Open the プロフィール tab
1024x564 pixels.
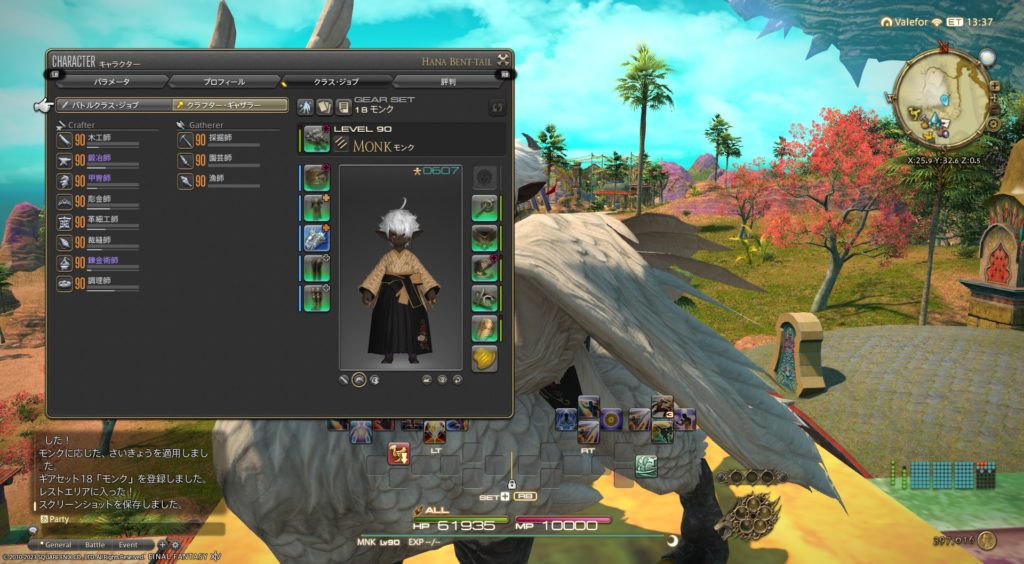pos(224,81)
